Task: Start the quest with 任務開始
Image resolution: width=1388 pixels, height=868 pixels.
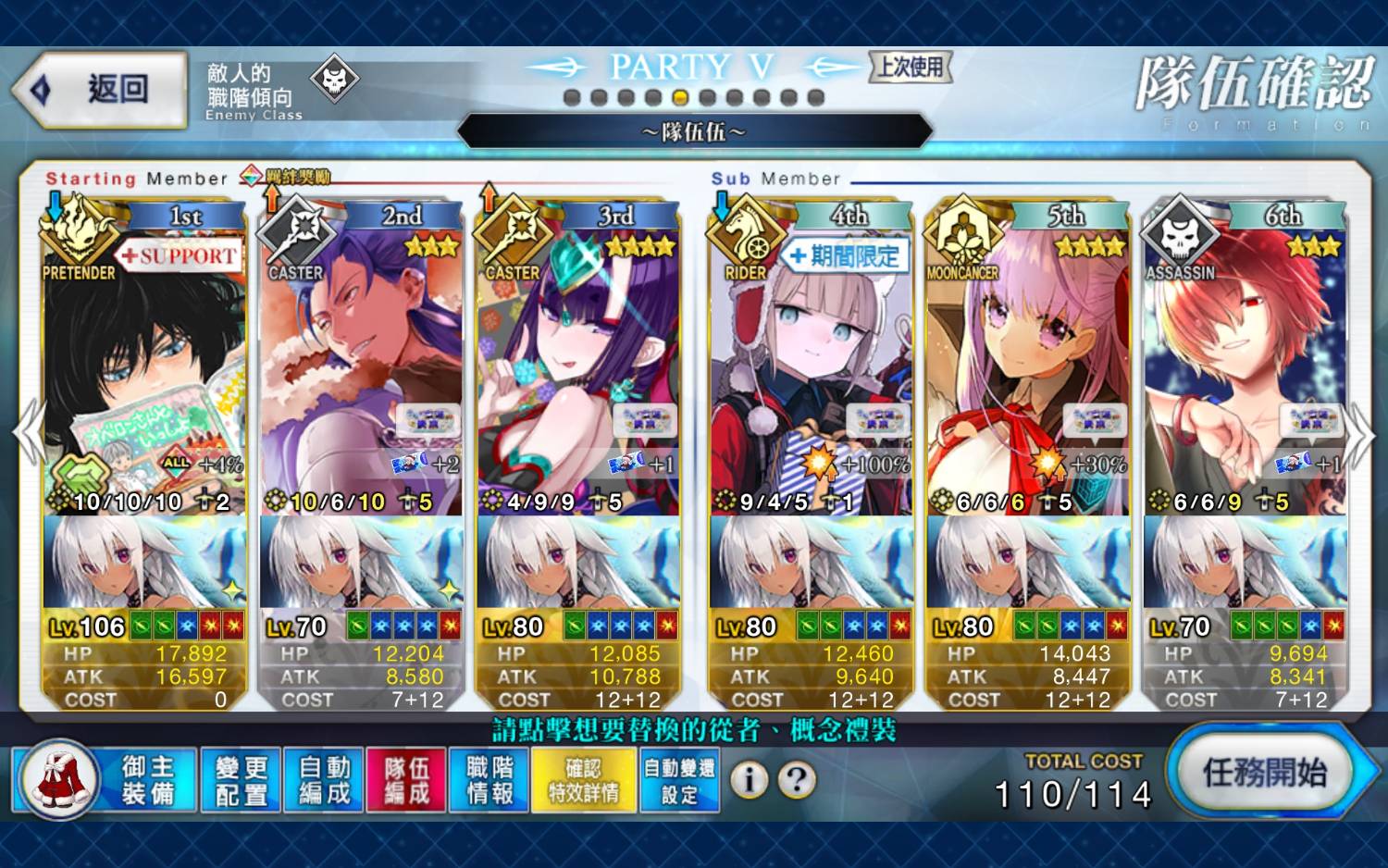Action: 1264,773
